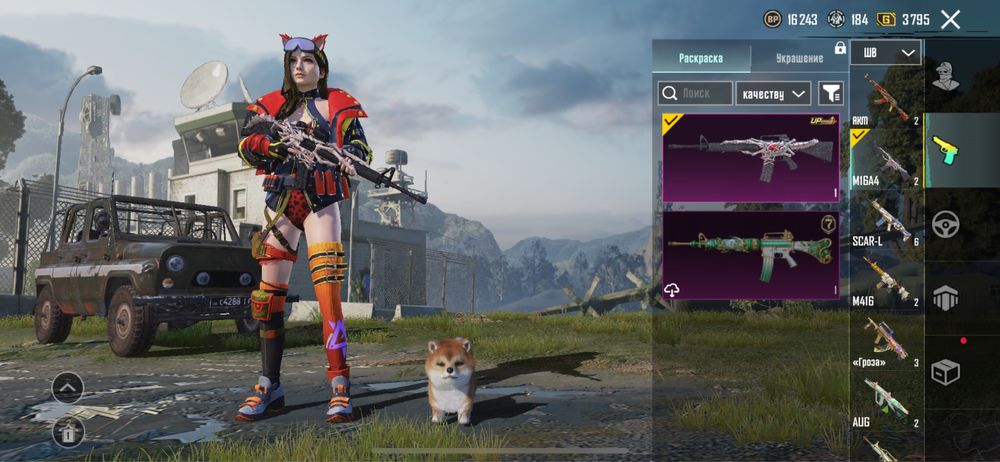Close the inventory screen with the X
The width and height of the screenshot is (1000, 462).
(950, 19)
